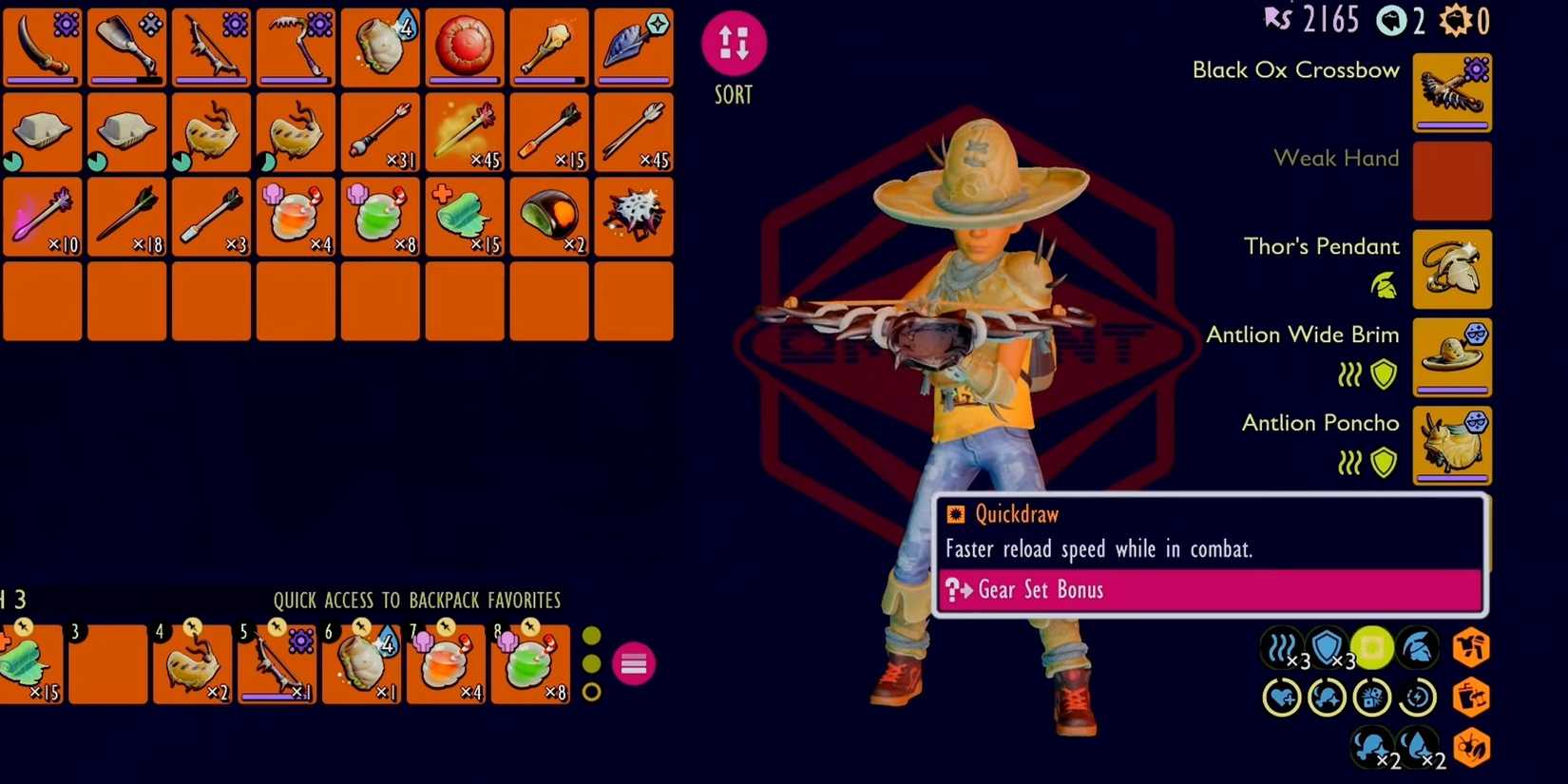Click the Quickdraw bonus entry
1568x784 pixels.
[x=1013, y=514]
